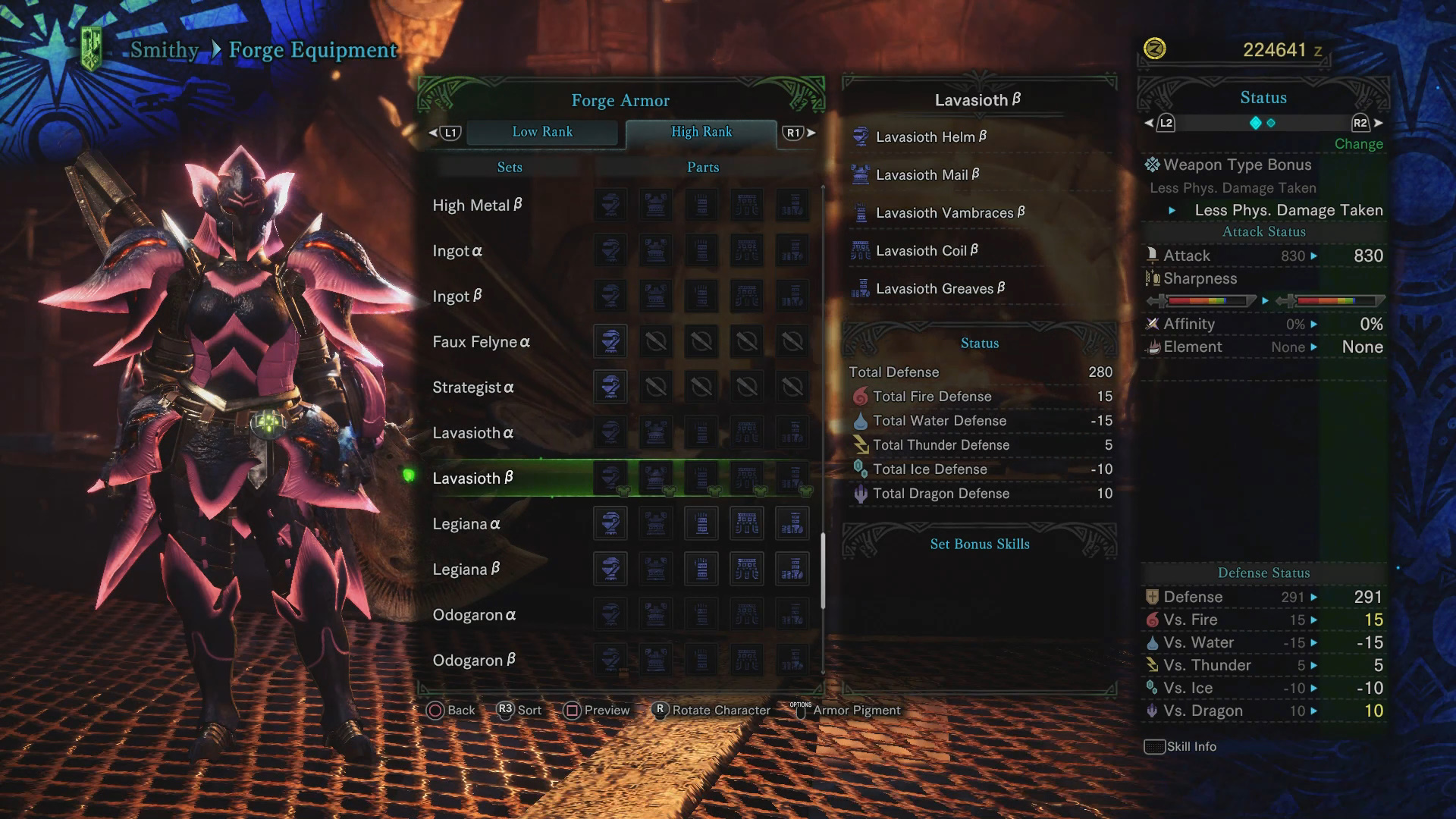The height and width of the screenshot is (819, 1456).
Task: Select the Odogaron β armor set
Action: pyautogui.click(x=474, y=661)
